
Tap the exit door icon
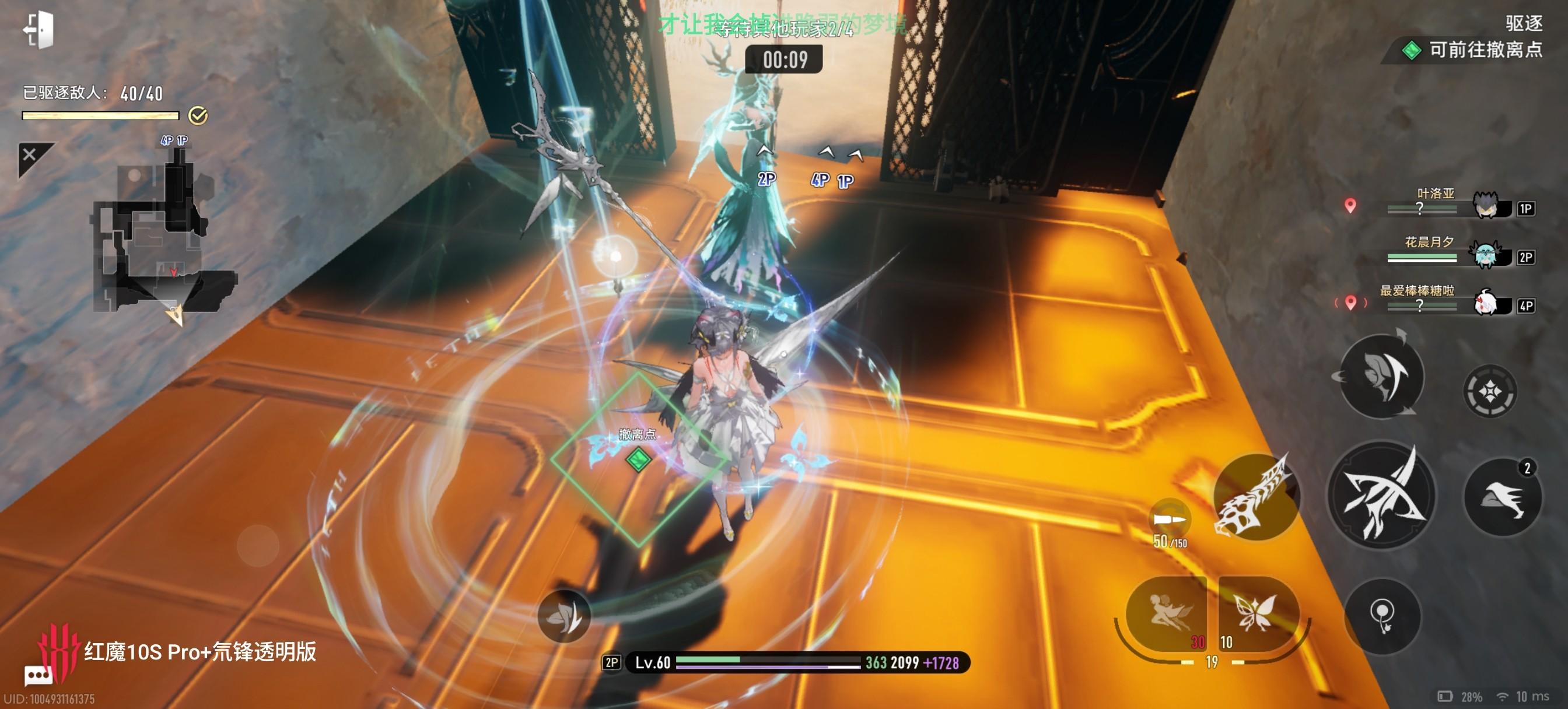[39, 29]
